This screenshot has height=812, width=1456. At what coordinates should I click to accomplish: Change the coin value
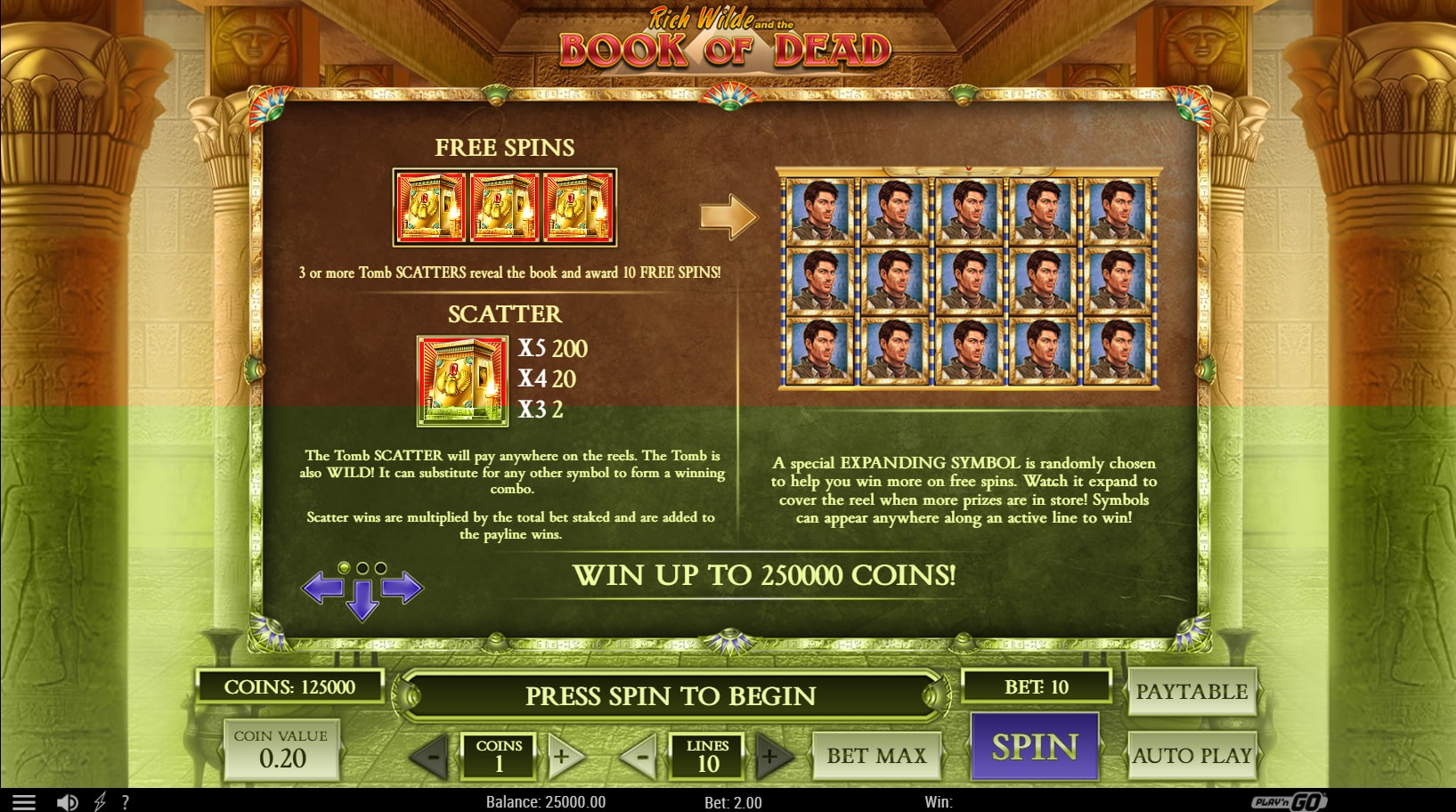click(x=281, y=750)
